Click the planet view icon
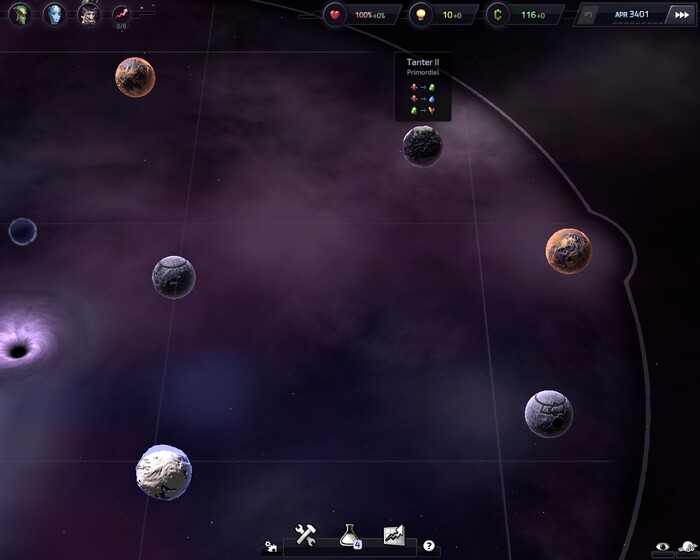The height and width of the screenshot is (560, 700). point(686,547)
